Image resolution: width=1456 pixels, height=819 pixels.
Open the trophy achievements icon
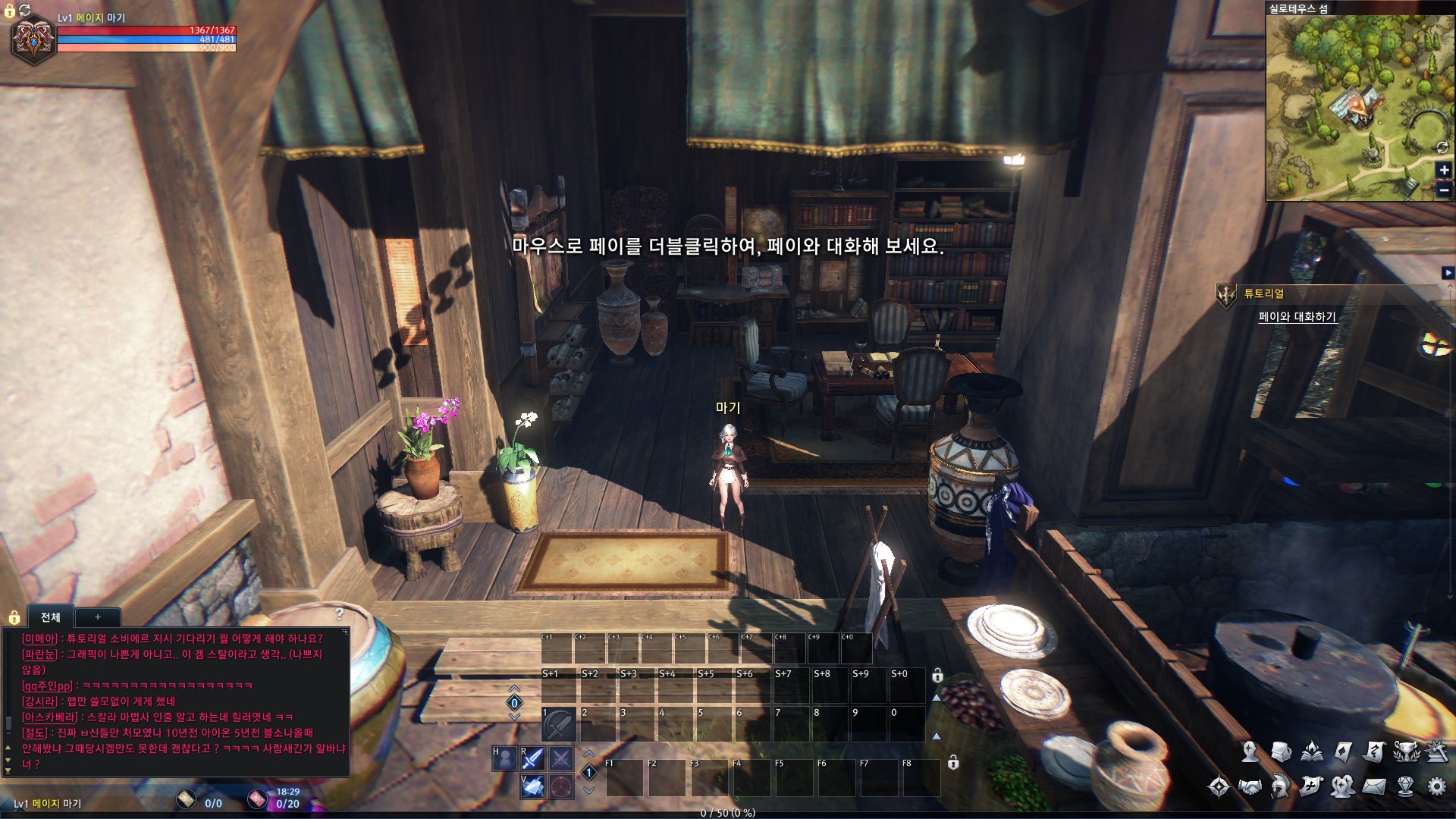1405,752
